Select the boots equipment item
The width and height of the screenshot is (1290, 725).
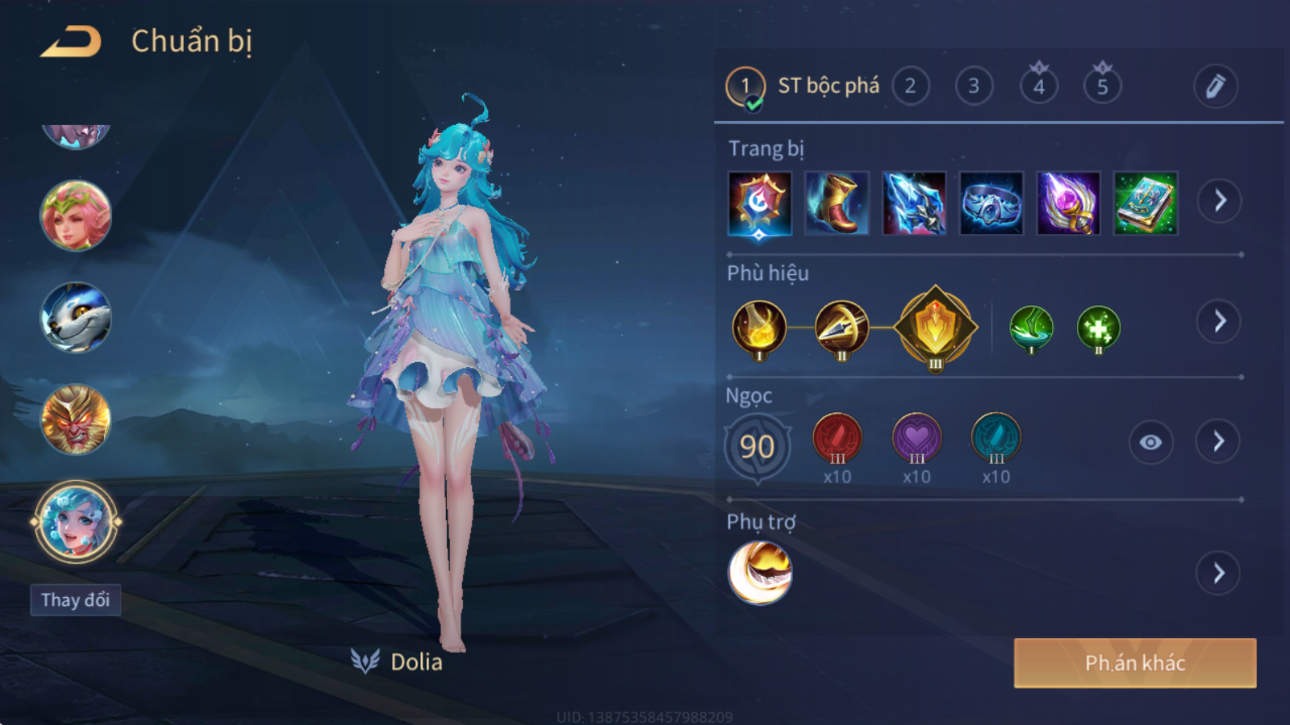[837, 203]
